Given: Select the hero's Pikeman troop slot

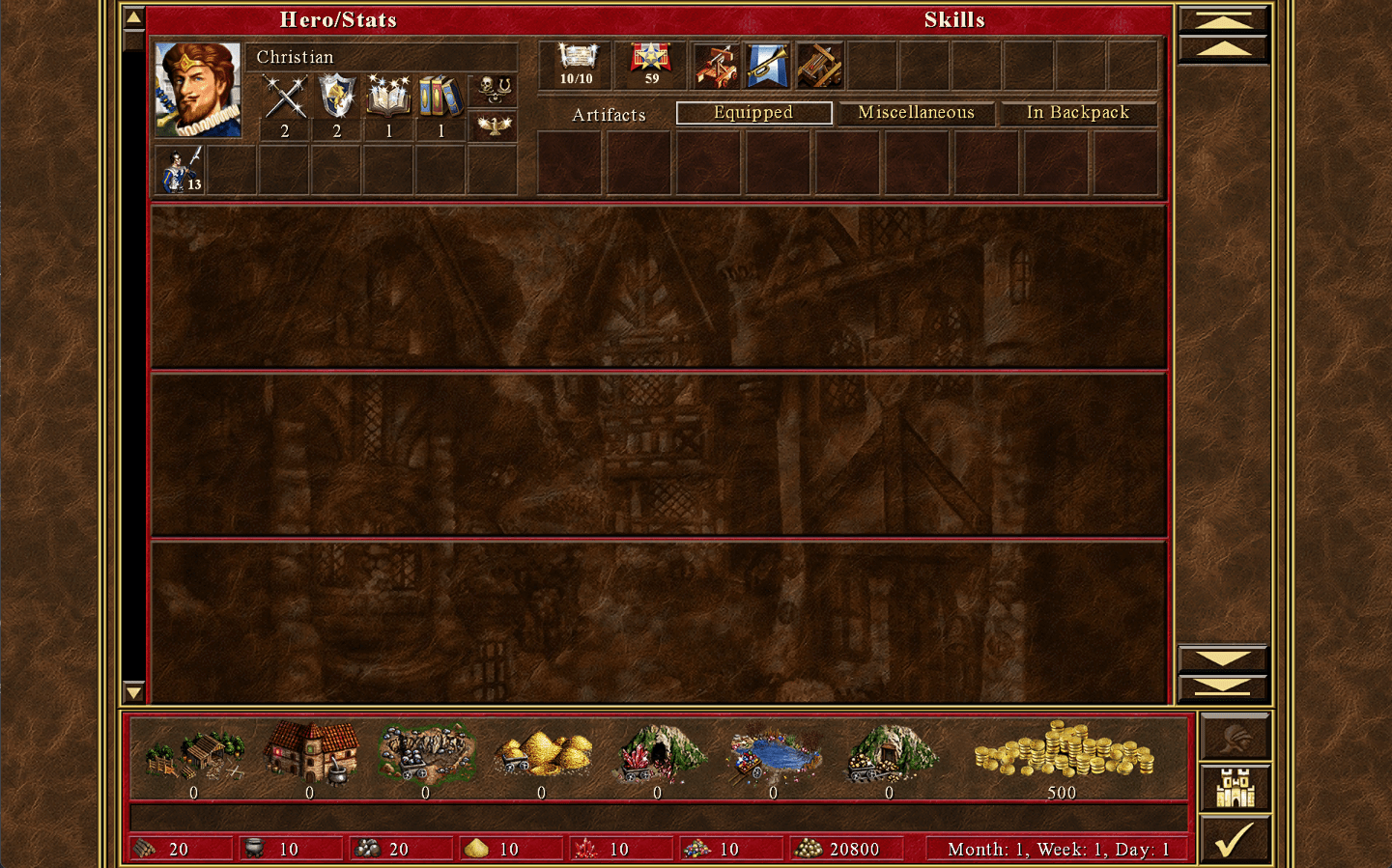Looking at the screenshot, I should click(x=181, y=170).
